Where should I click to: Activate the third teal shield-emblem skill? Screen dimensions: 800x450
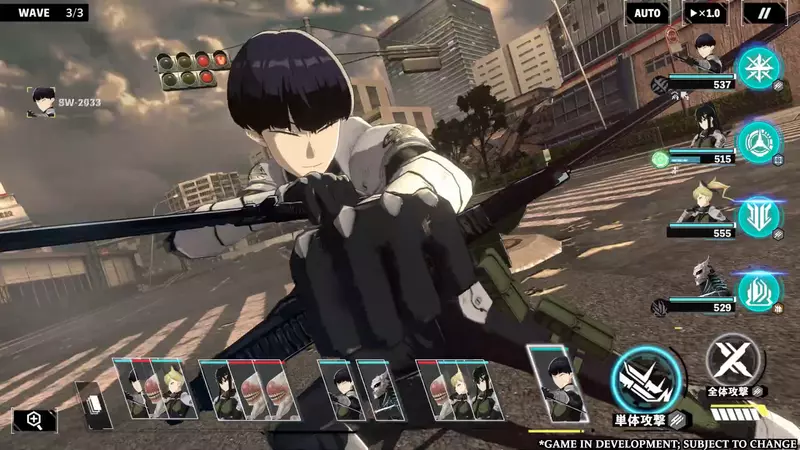coord(759,217)
